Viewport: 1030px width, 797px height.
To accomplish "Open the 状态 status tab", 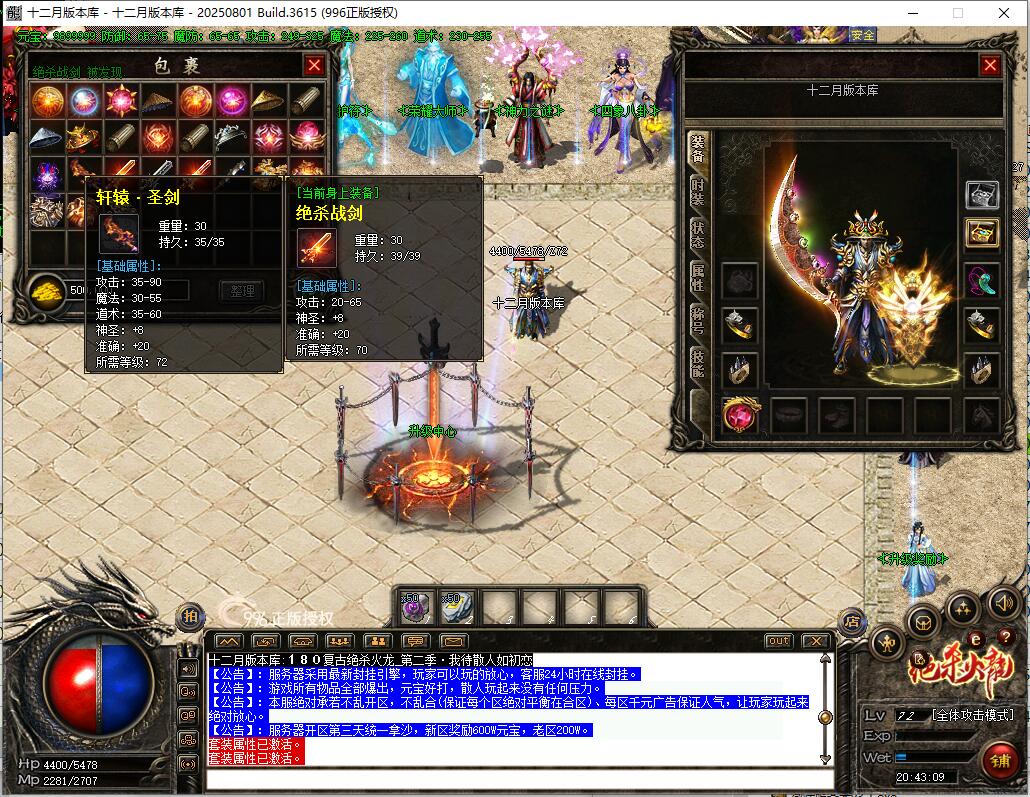I will coord(697,237).
